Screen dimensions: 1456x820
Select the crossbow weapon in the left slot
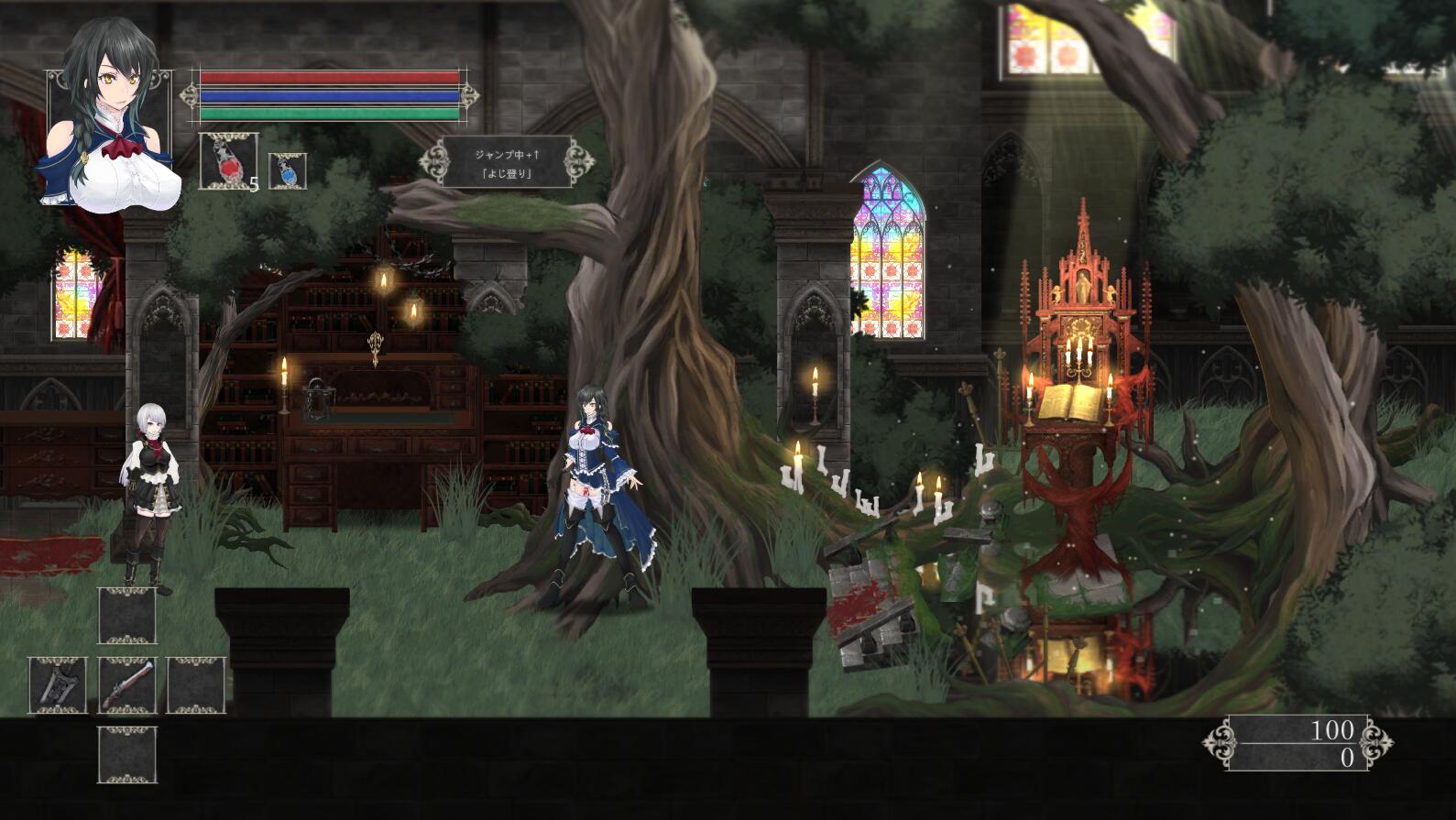click(x=59, y=683)
